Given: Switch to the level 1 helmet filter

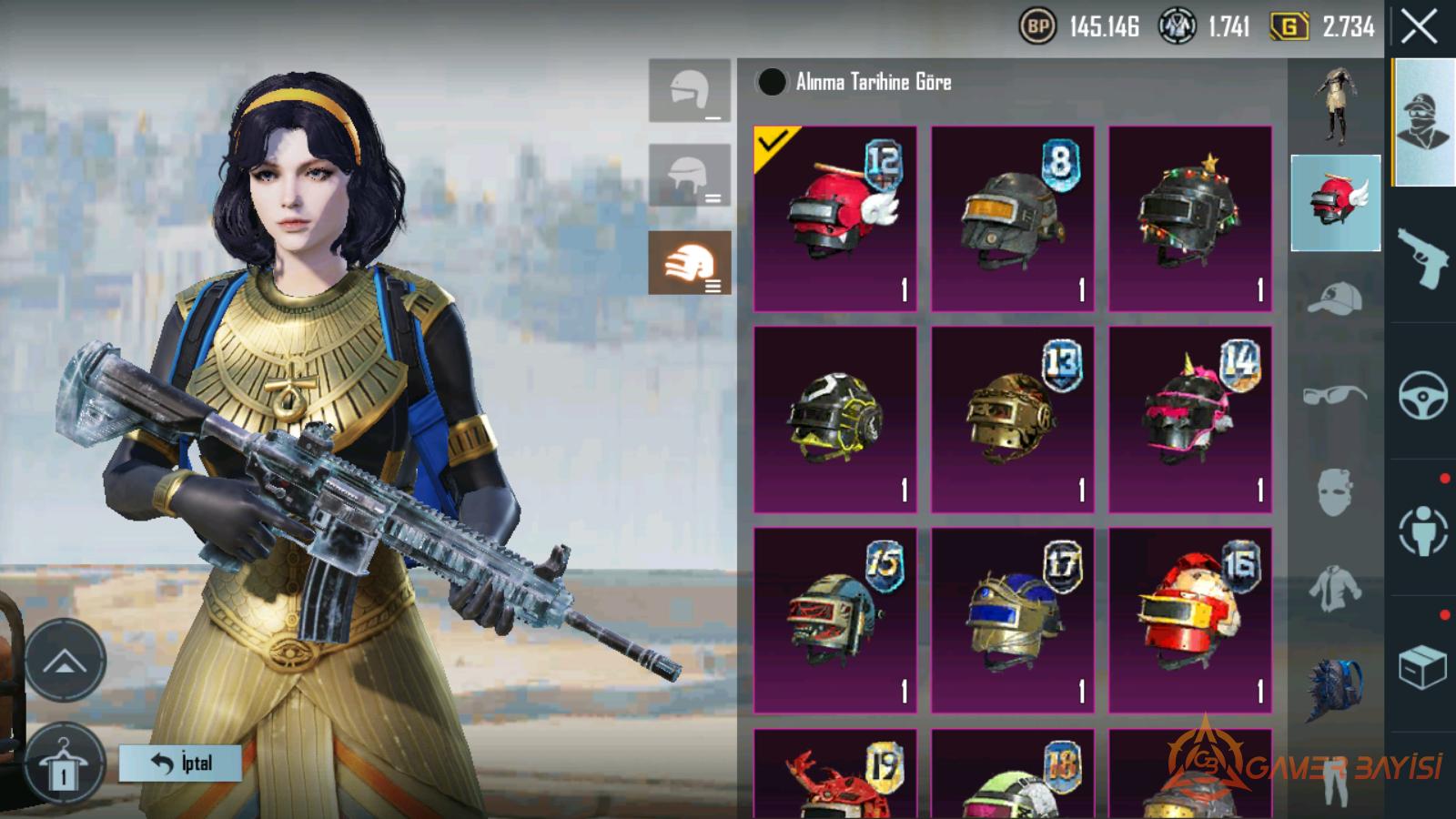Looking at the screenshot, I should tap(689, 91).
